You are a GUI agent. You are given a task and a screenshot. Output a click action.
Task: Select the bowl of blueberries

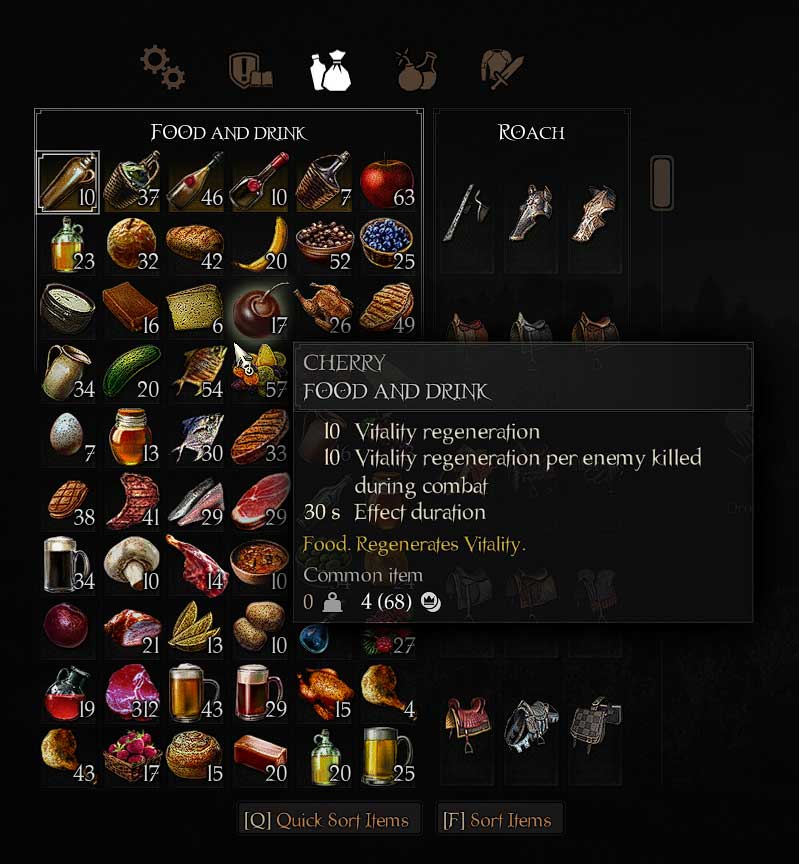click(x=387, y=245)
